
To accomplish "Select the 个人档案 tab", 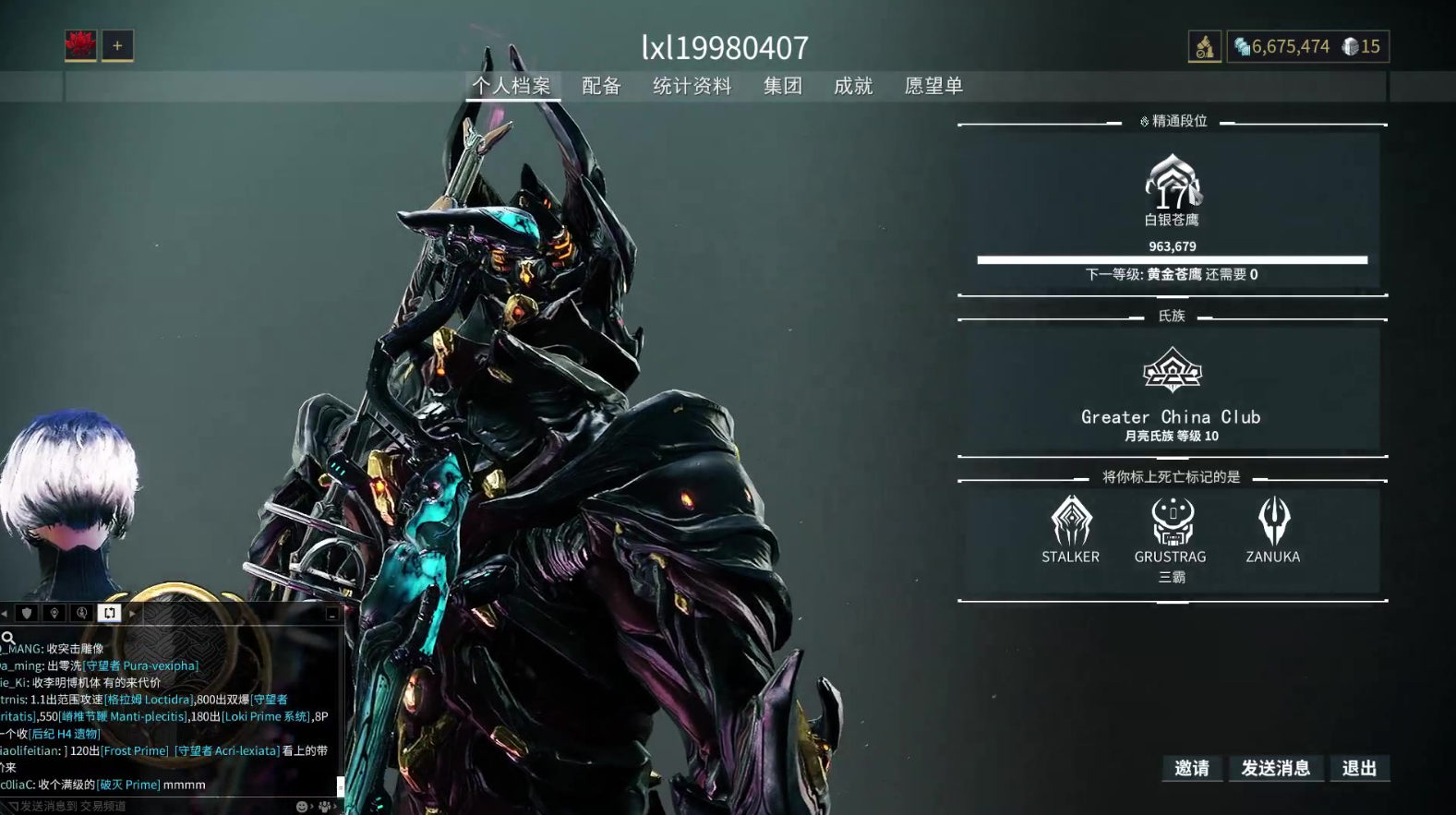I will pos(511,86).
